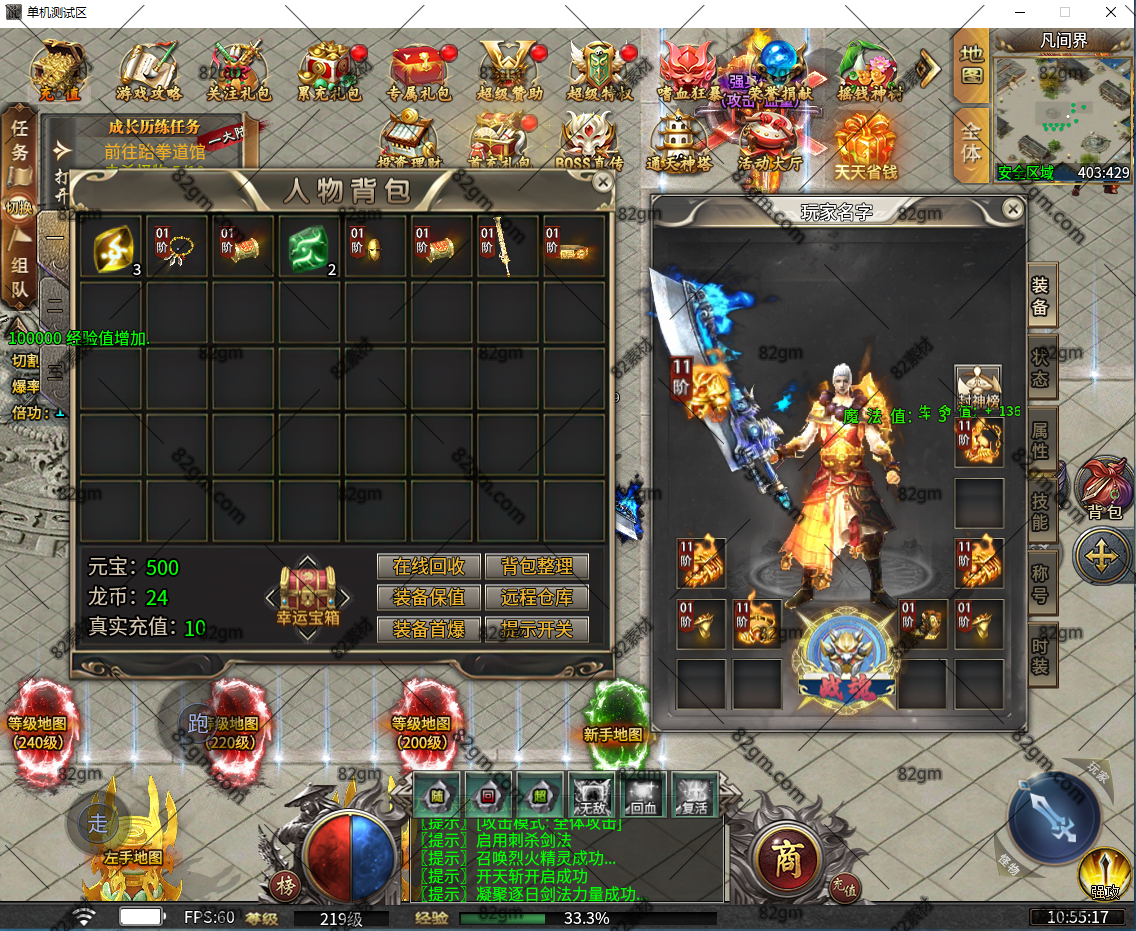Screen dimensions: 1136x931
Task: Toggle the 提示开关 button
Action: coord(537,629)
